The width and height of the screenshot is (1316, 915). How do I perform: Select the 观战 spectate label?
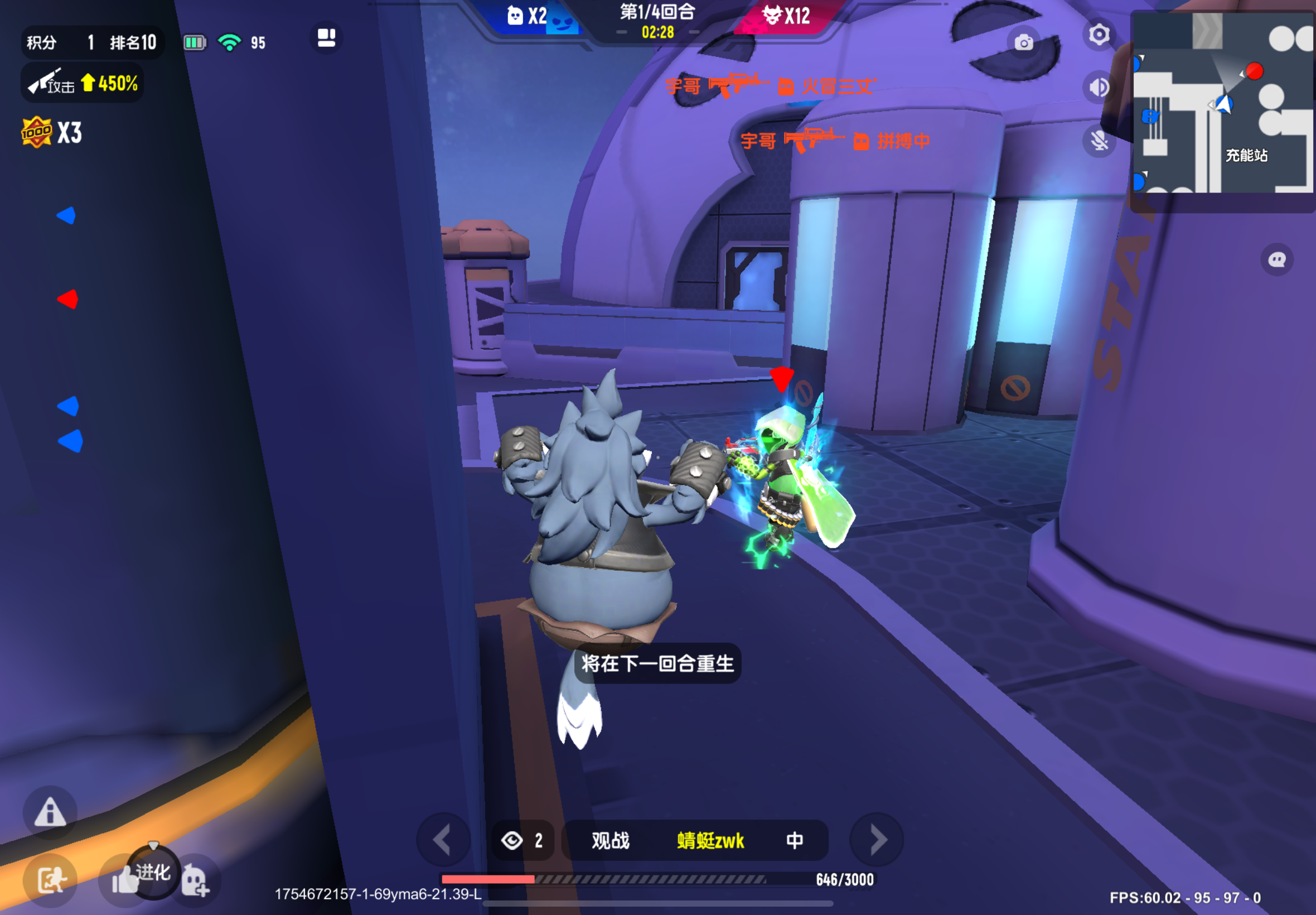click(x=609, y=839)
